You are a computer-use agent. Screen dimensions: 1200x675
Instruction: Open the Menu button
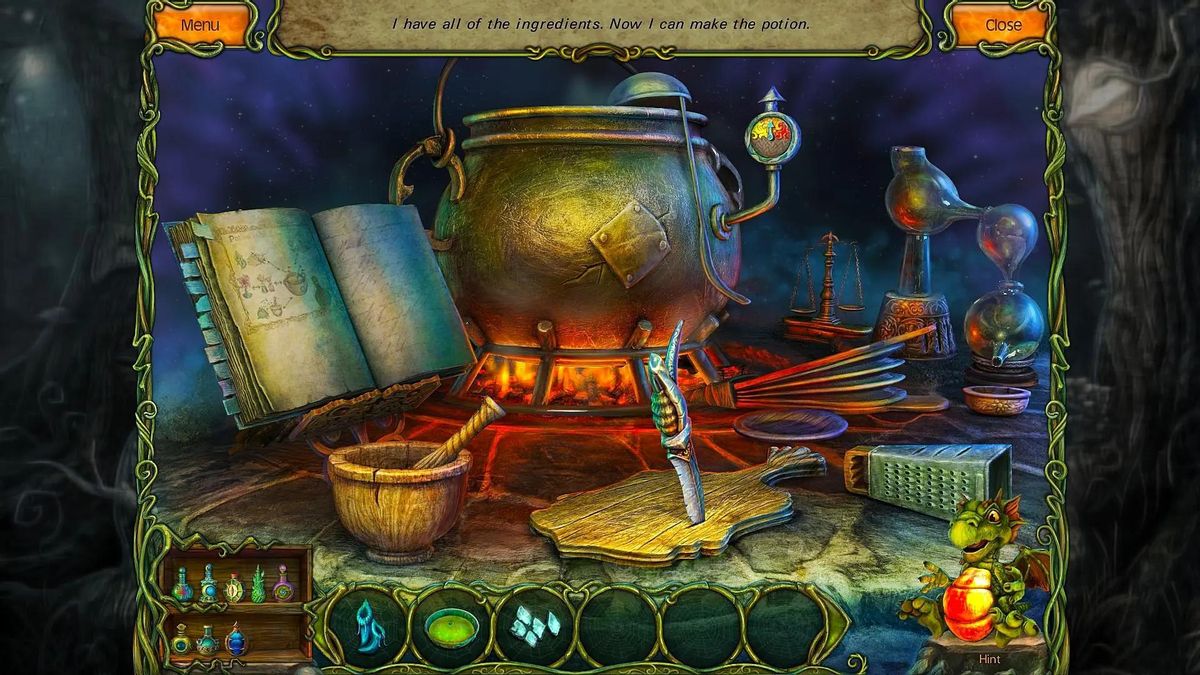200,25
